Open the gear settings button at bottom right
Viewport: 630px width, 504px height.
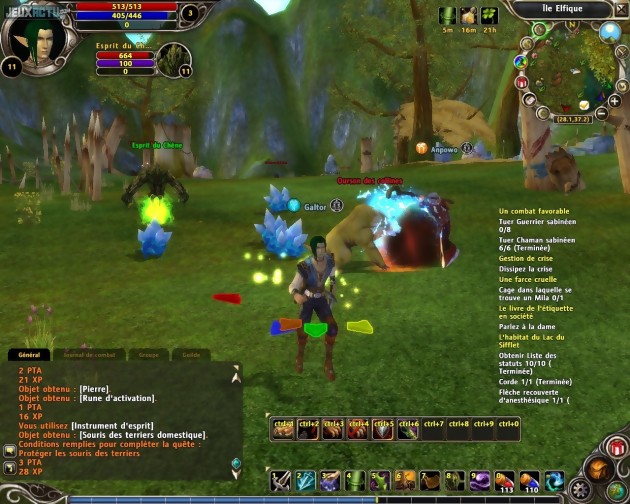pyautogui.click(x=578, y=489)
